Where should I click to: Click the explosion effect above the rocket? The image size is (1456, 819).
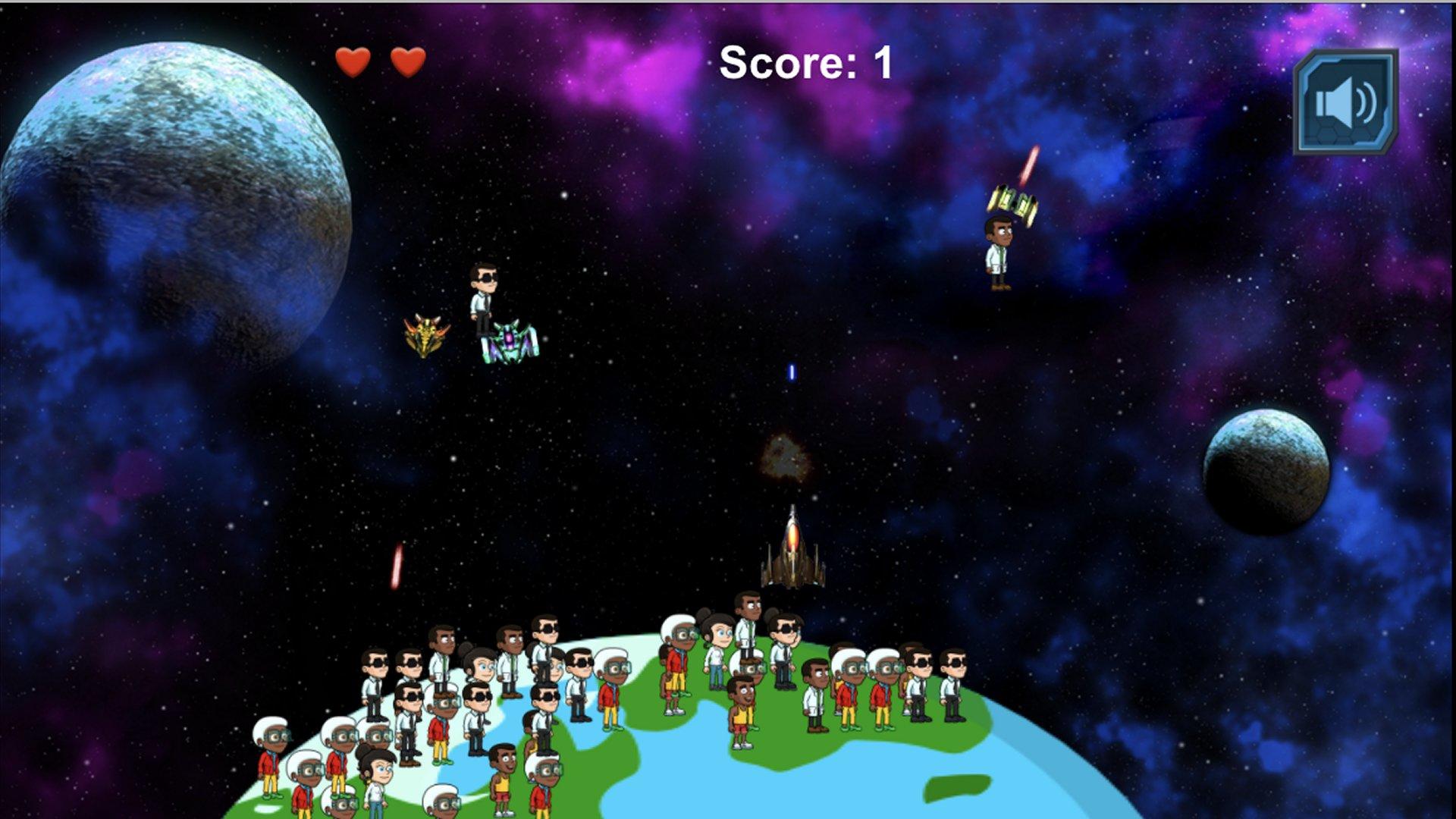point(786,456)
